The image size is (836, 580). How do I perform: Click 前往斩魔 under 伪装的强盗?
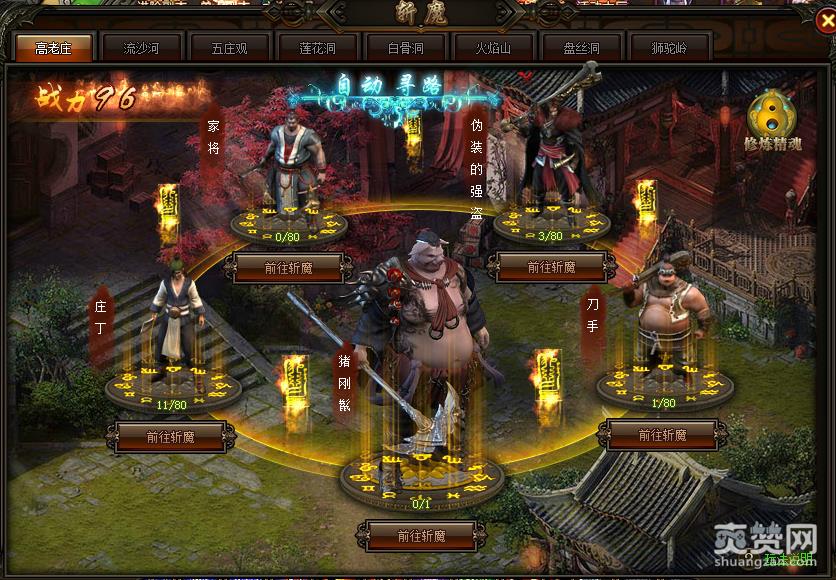550,267
